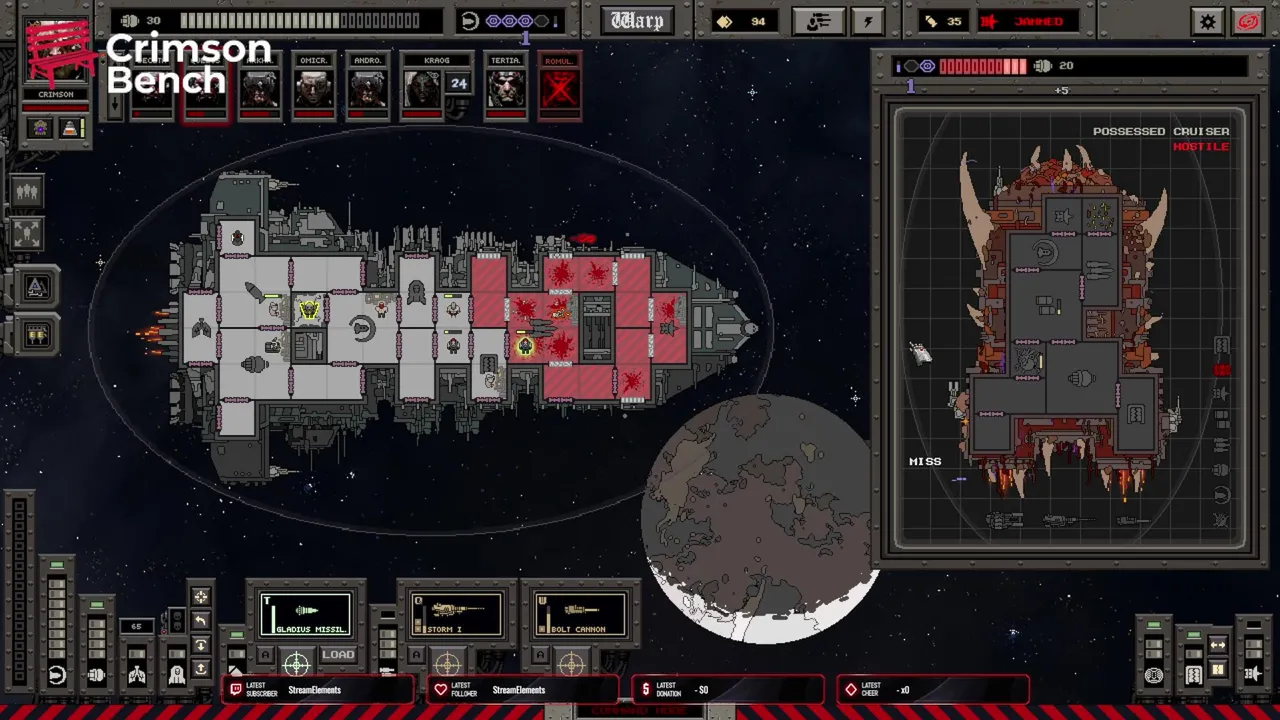Select the Gladius Missile weapon

click(306, 614)
